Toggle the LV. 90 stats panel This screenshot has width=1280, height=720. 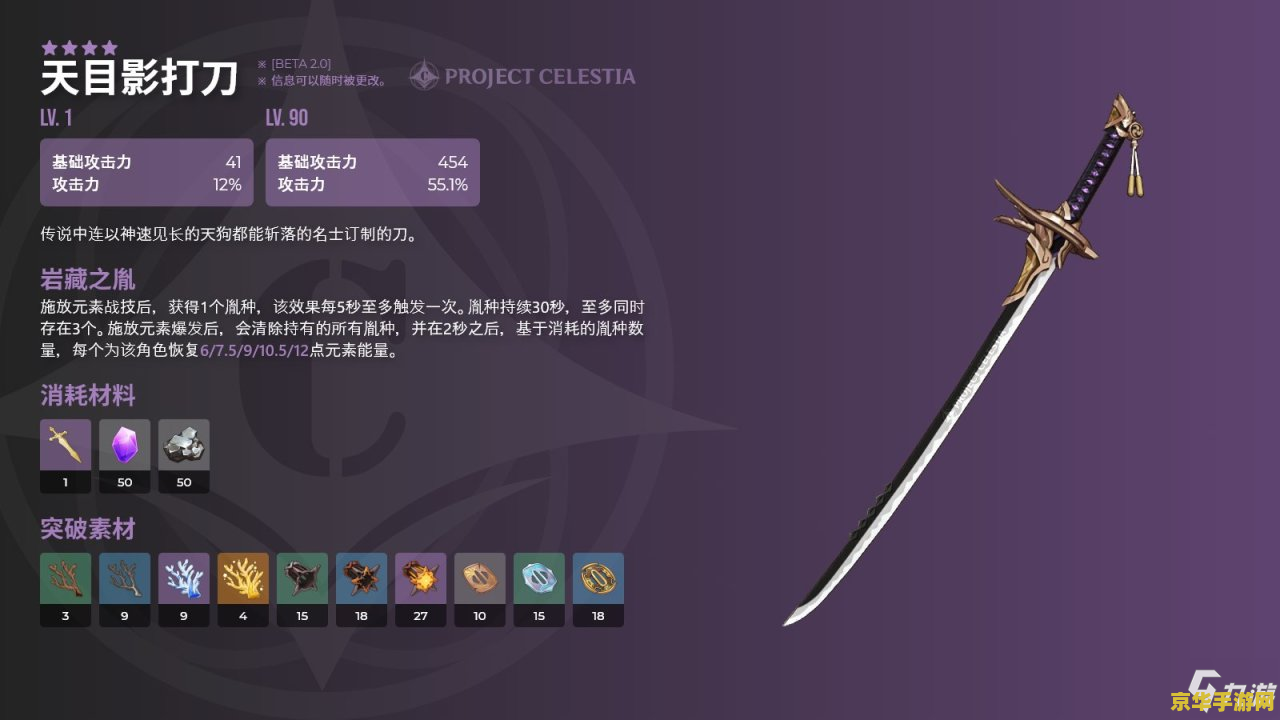[372, 172]
